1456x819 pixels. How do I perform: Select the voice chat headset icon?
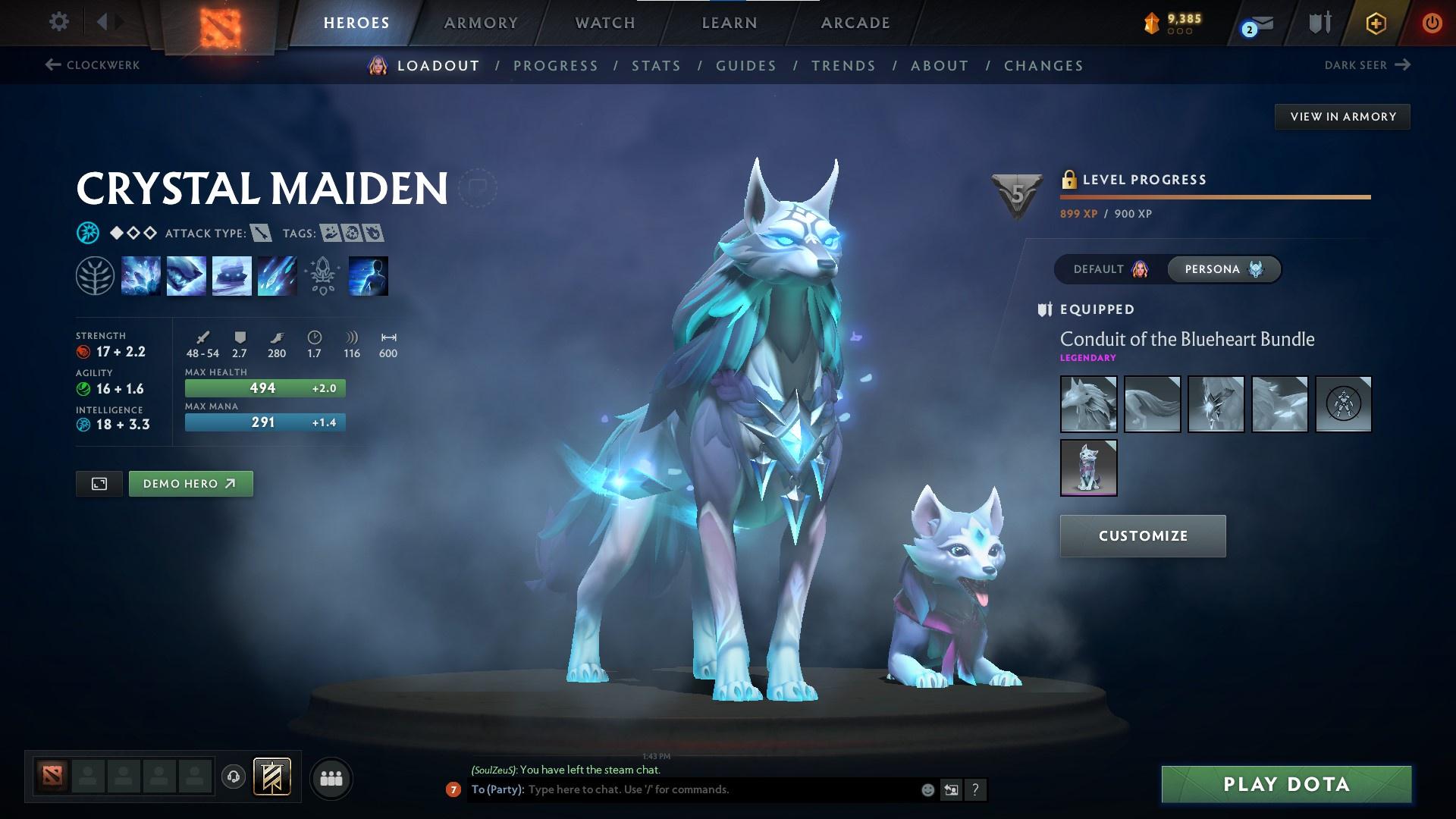tap(233, 777)
